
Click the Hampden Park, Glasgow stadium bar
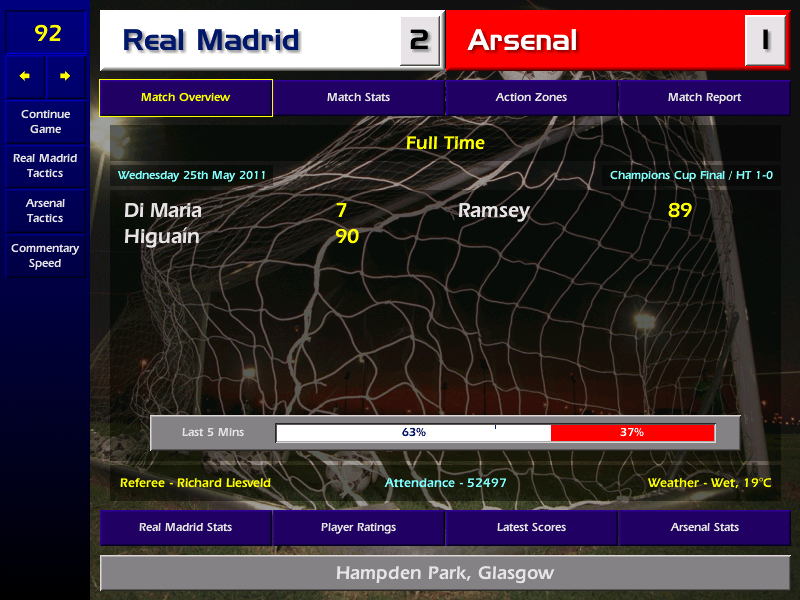click(444, 573)
